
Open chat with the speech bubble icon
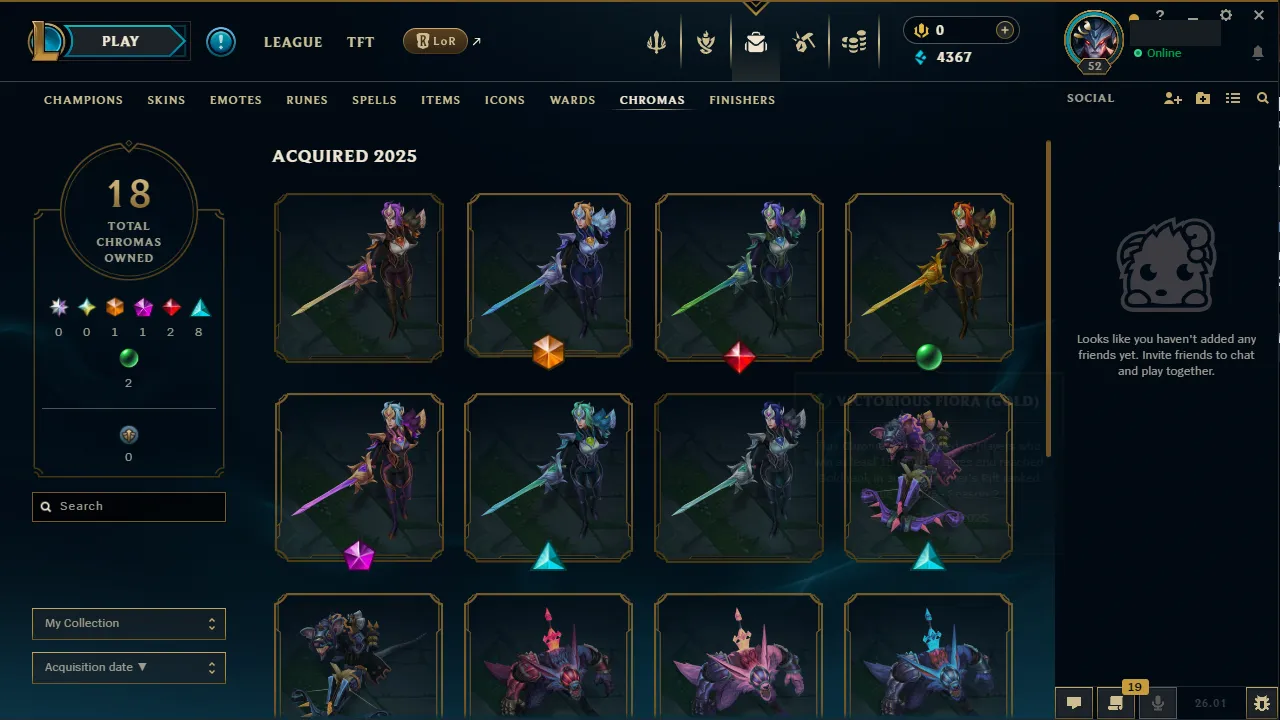(x=1073, y=703)
